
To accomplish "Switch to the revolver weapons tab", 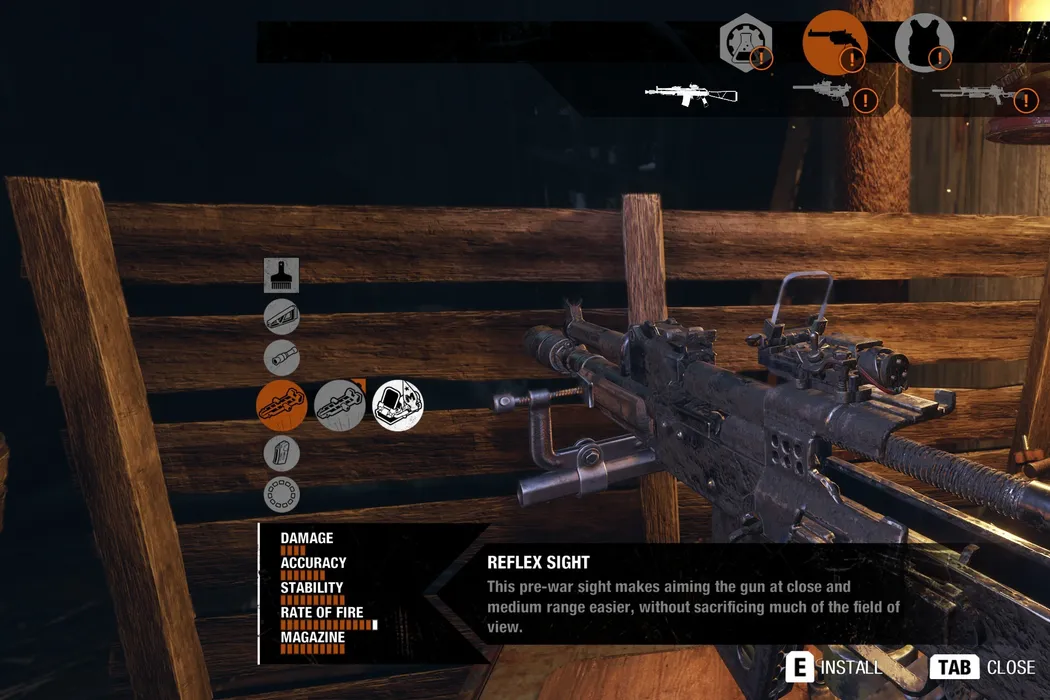I will click(x=834, y=42).
